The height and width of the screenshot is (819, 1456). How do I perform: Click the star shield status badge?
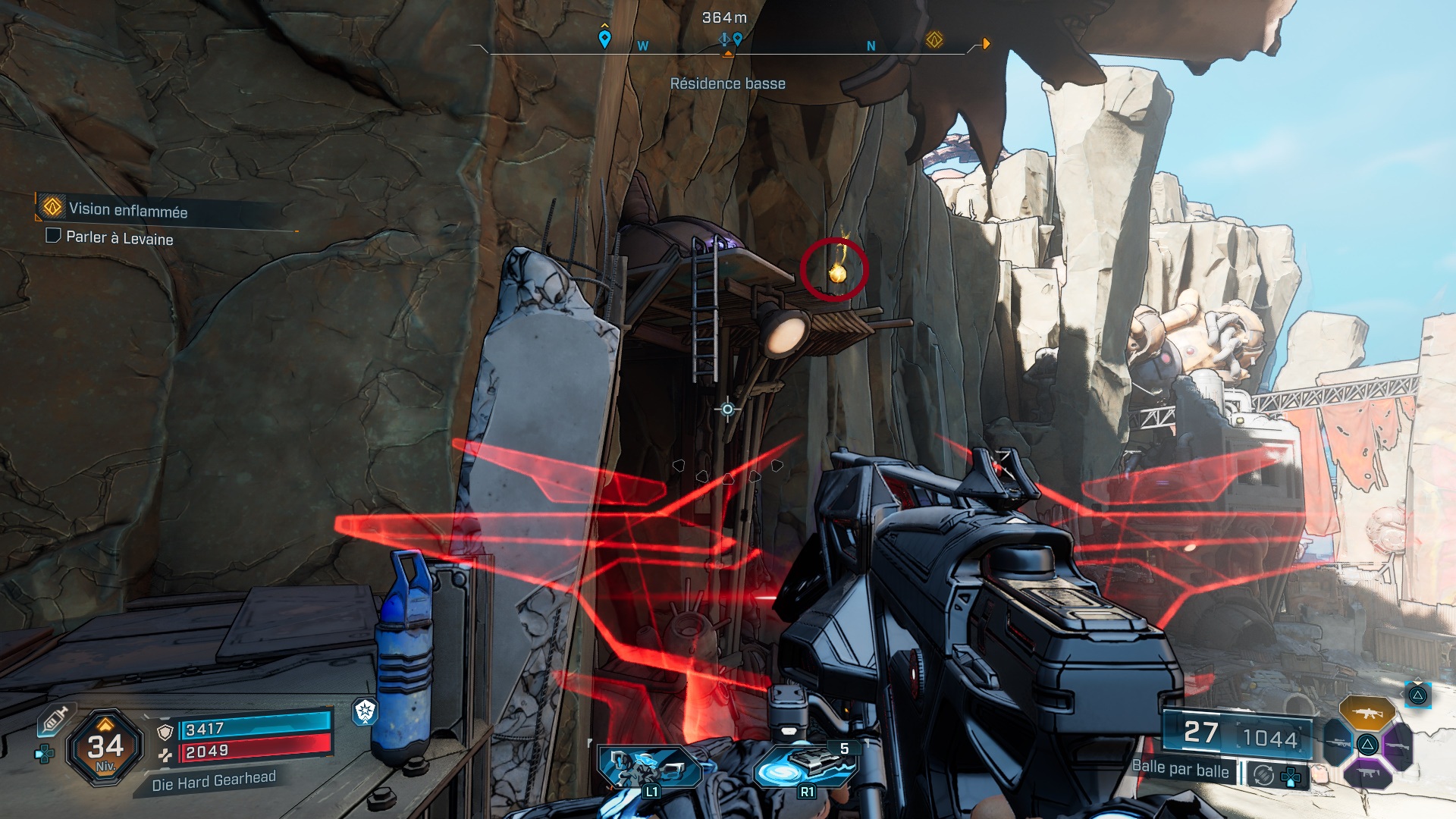[365, 711]
